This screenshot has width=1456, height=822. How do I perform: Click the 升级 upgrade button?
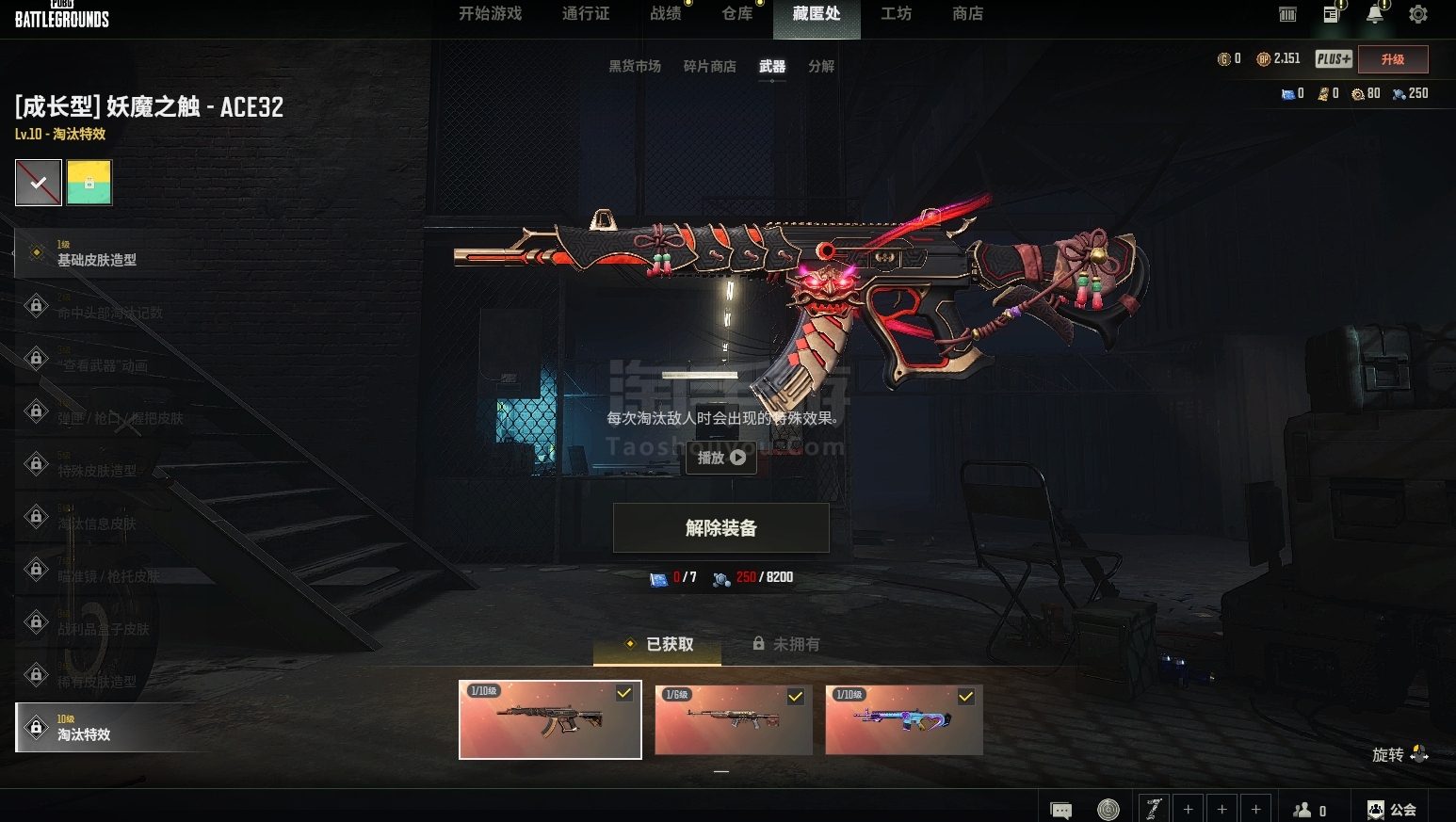[x=1392, y=59]
